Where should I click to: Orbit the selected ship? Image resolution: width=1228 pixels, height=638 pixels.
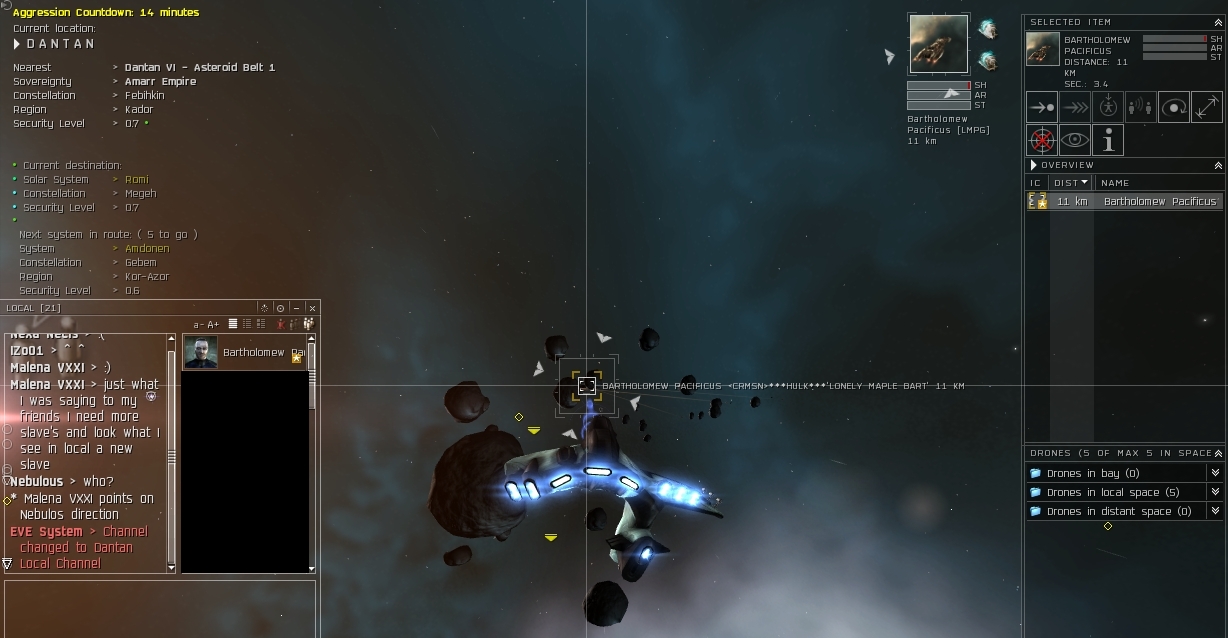1174,107
